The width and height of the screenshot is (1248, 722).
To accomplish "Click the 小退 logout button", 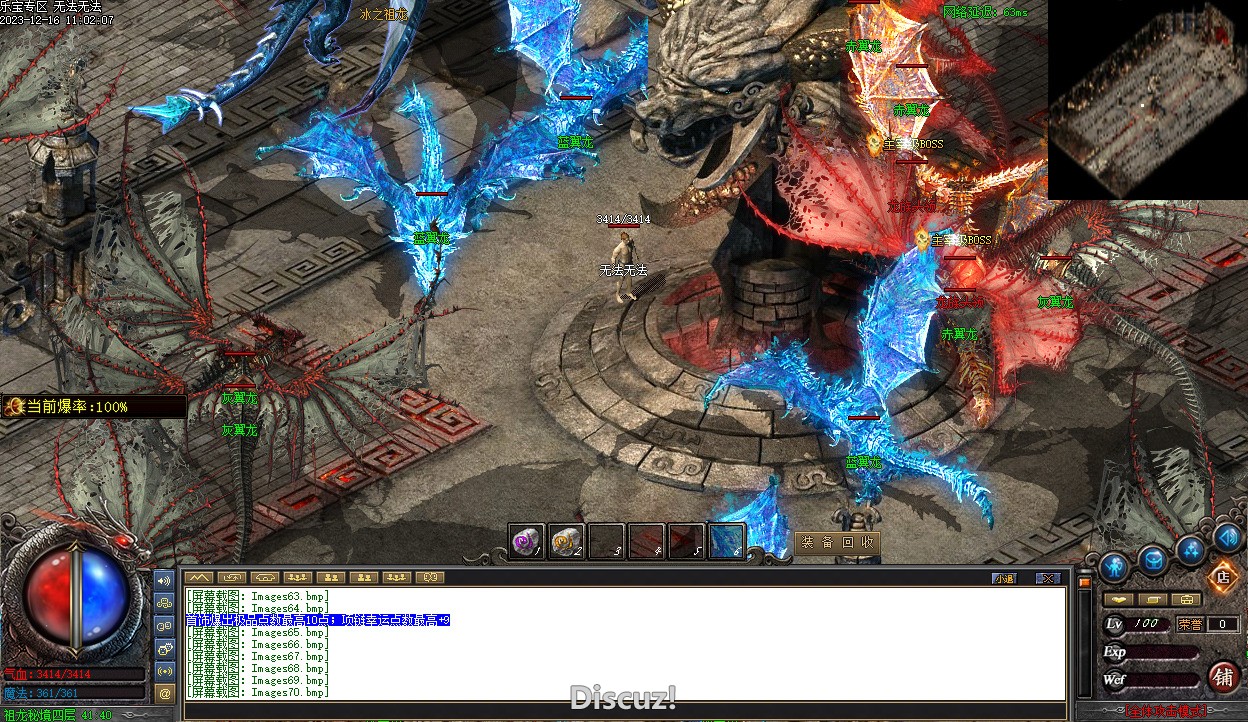I will 1004,578.
